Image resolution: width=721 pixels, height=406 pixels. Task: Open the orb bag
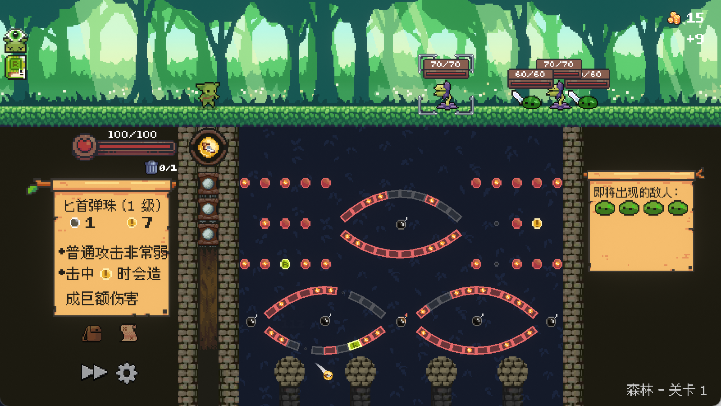[x=91, y=333]
